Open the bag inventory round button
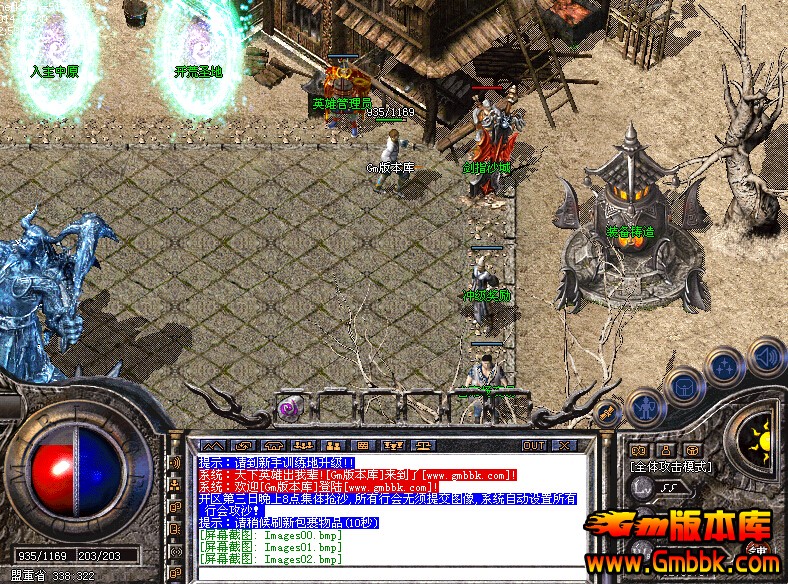788x584 pixels. point(685,385)
